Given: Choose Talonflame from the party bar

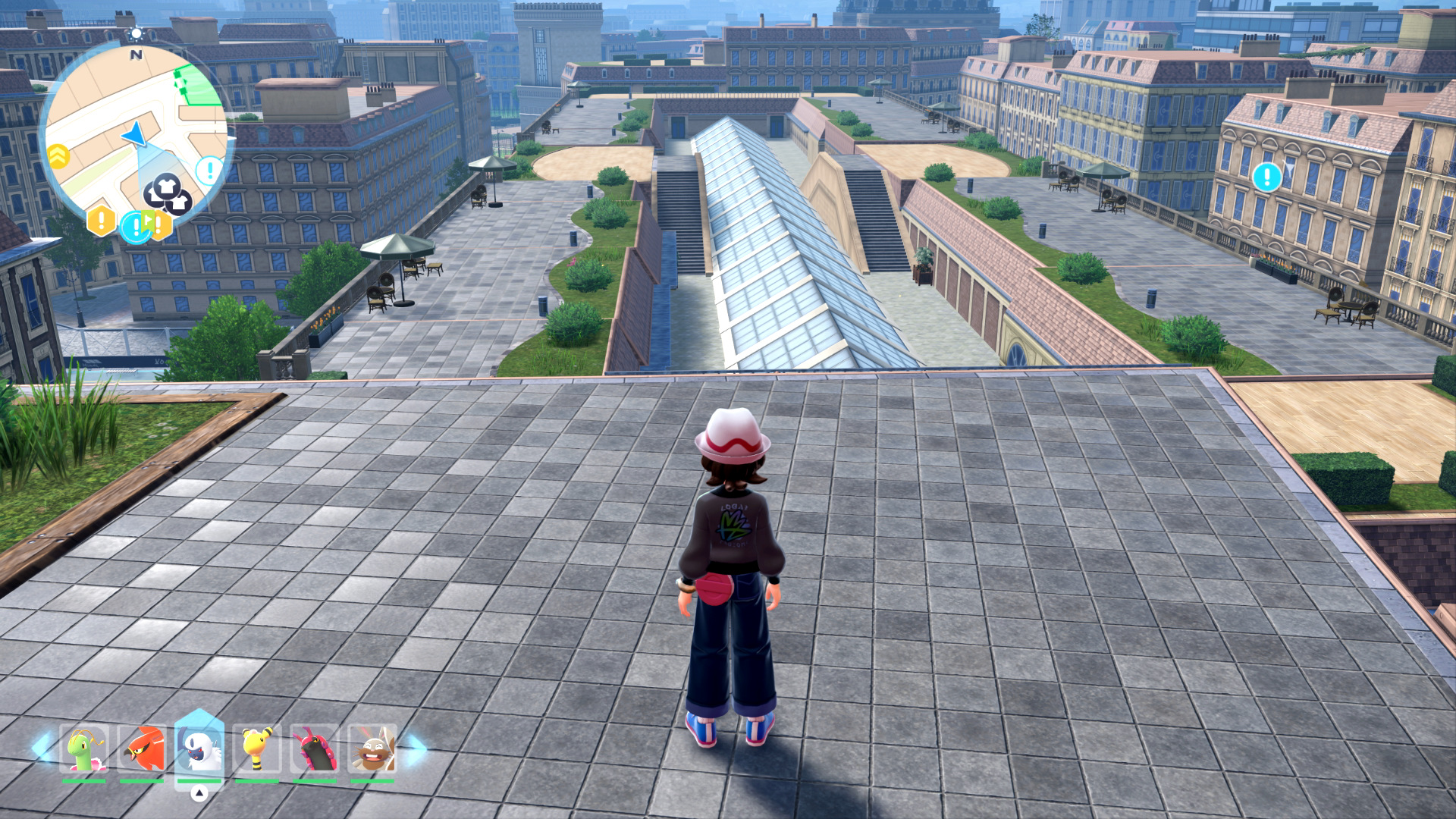Looking at the screenshot, I should point(141,748).
